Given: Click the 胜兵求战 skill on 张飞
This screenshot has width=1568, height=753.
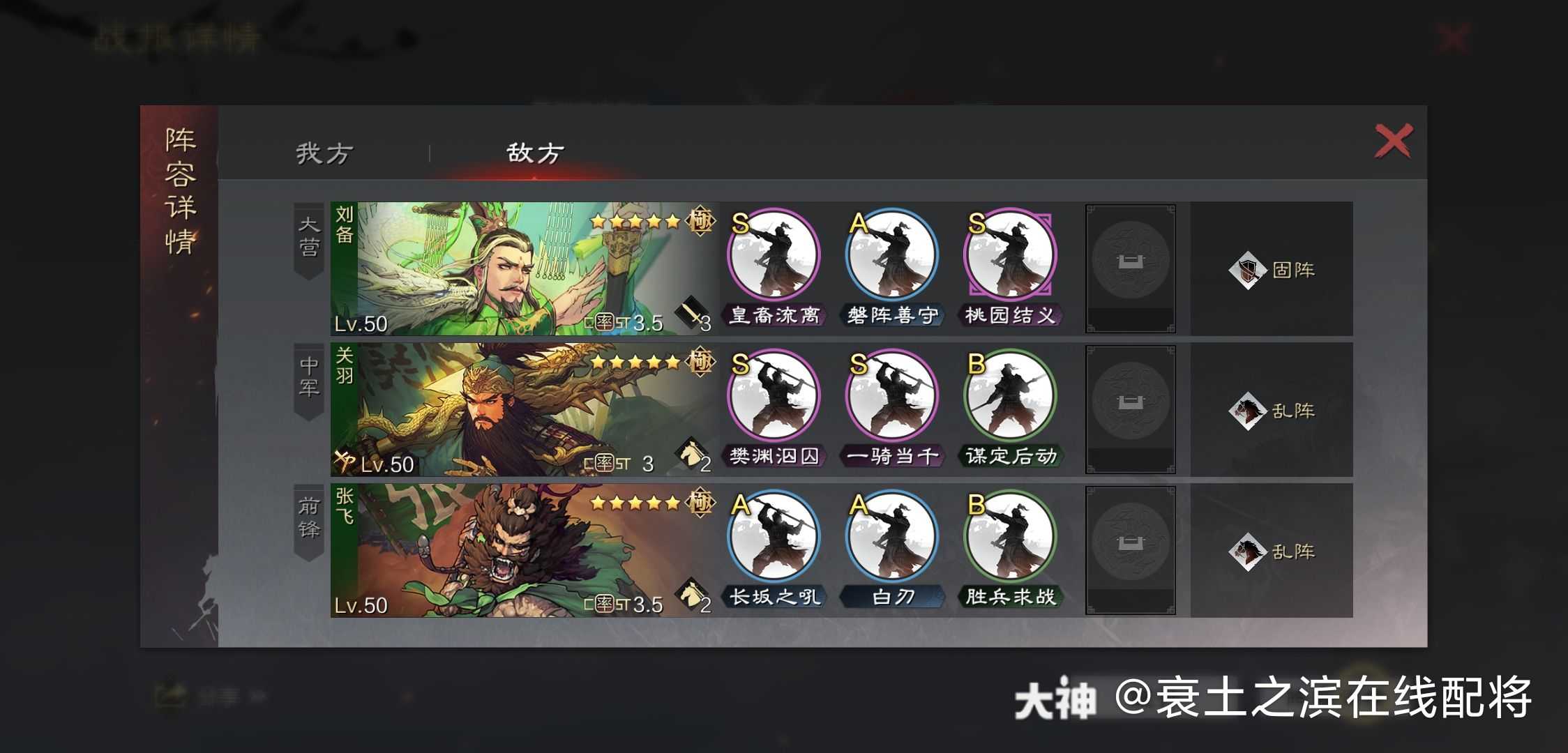Looking at the screenshot, I should pyautogui.click(x=1010, y=535).
